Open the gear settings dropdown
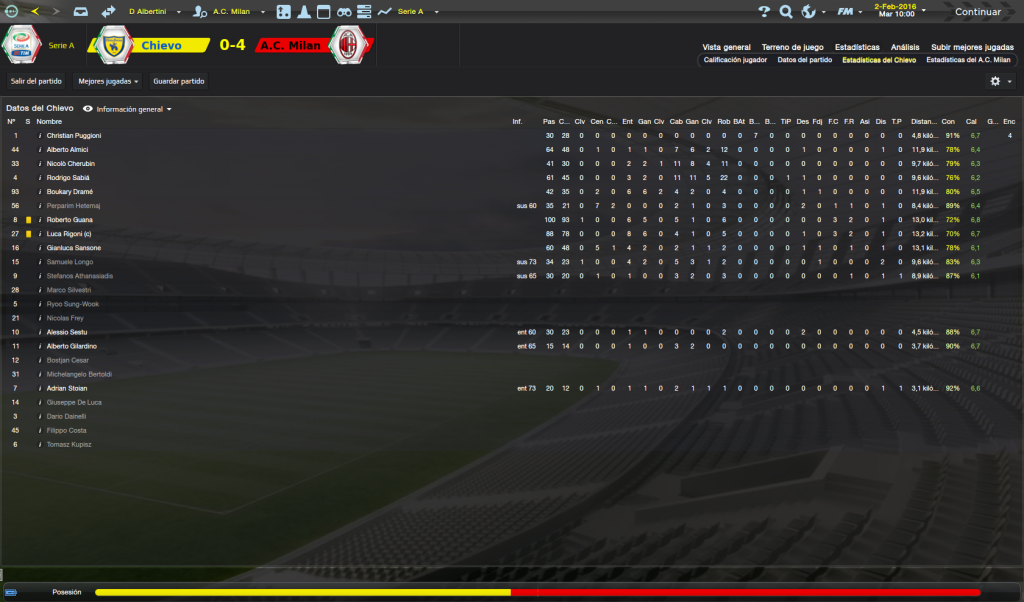 [999, 81]
